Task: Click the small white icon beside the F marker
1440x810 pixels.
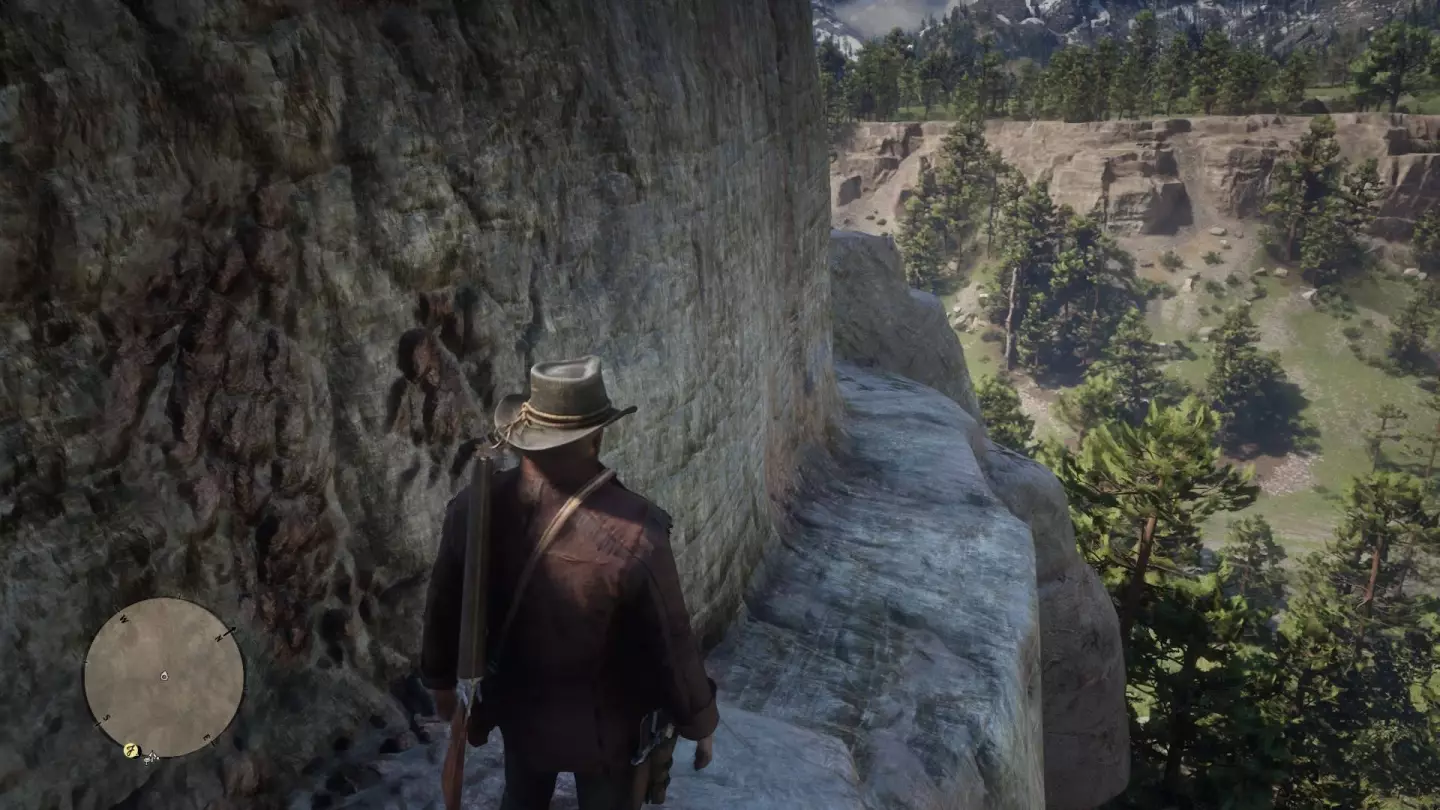Action: [x=151, y=758]
